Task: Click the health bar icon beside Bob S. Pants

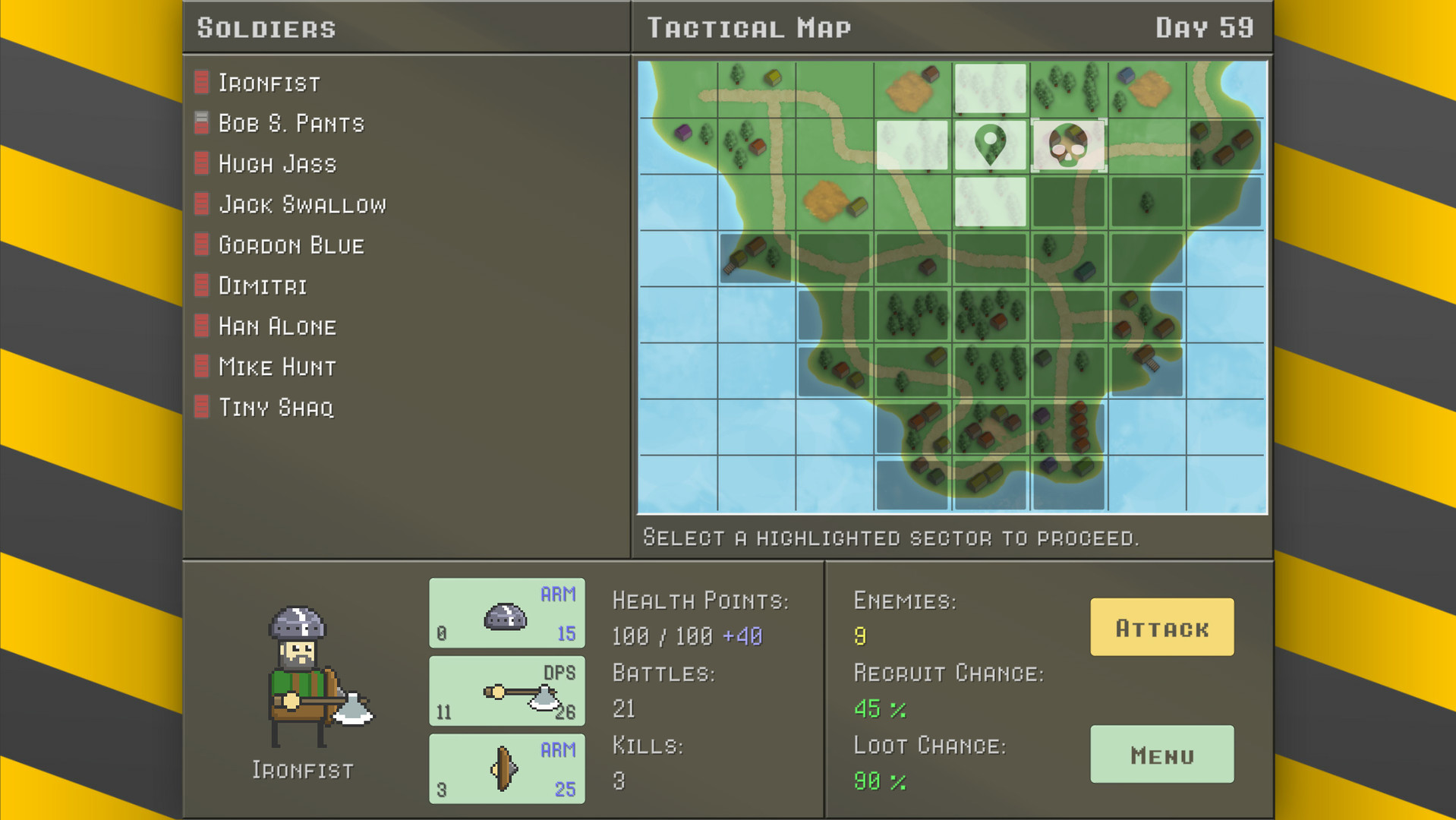Action: pos(200,122)
